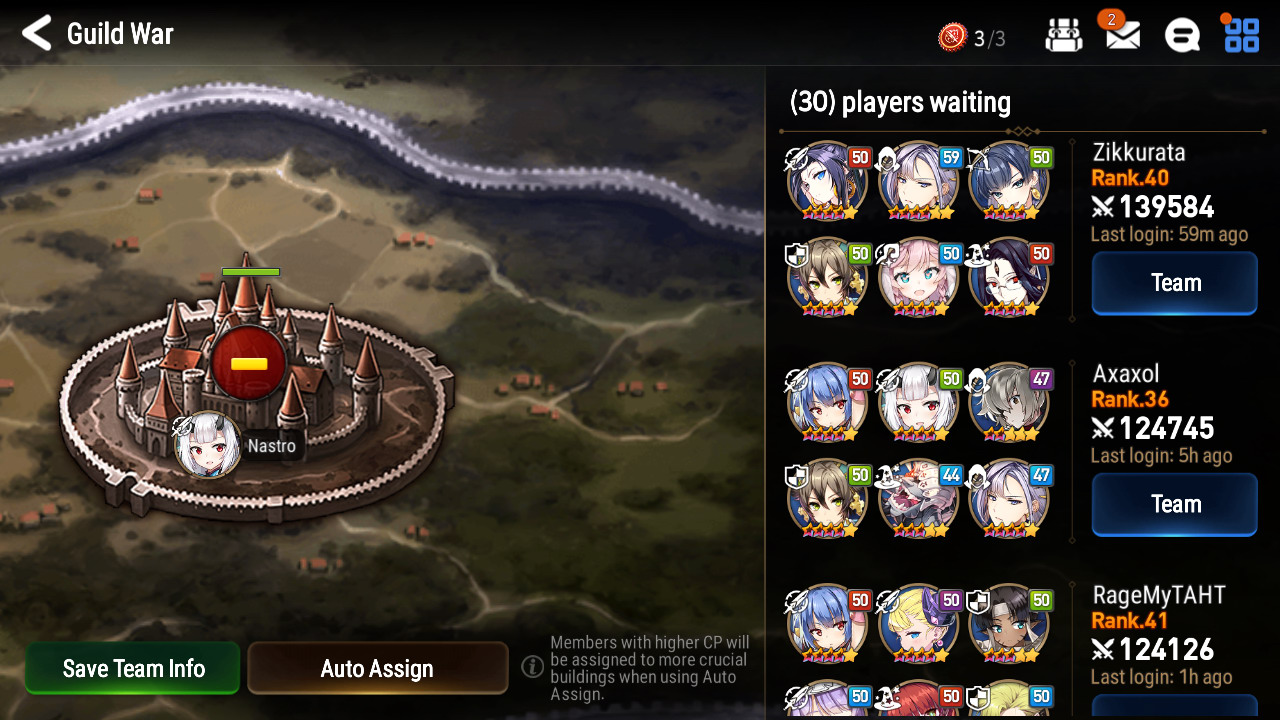1280x720 pixels.
Task: Save Team Info
Action: click(x=133, y=668)
